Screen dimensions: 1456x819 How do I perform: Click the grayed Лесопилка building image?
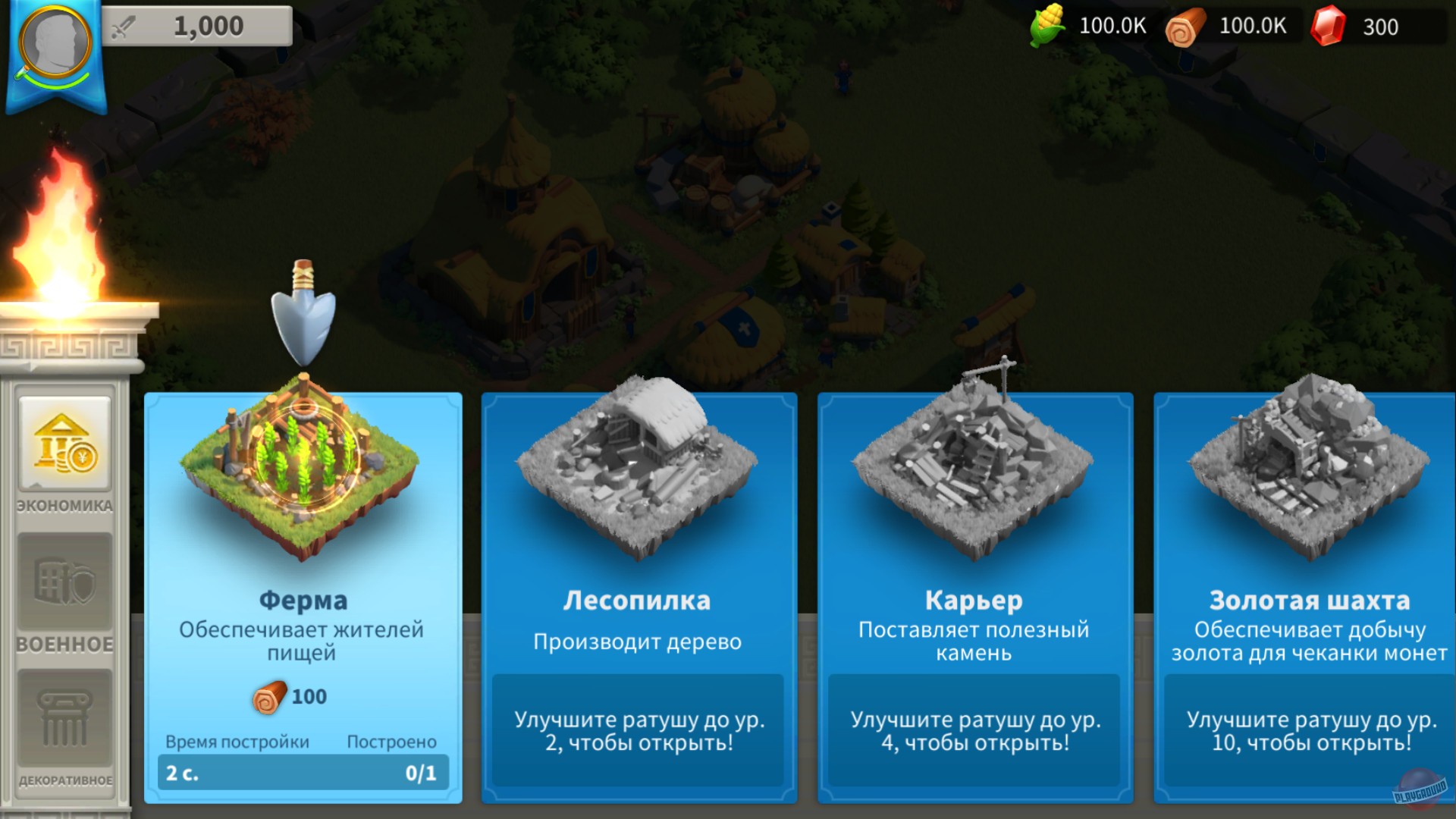[x=638, y=466]
